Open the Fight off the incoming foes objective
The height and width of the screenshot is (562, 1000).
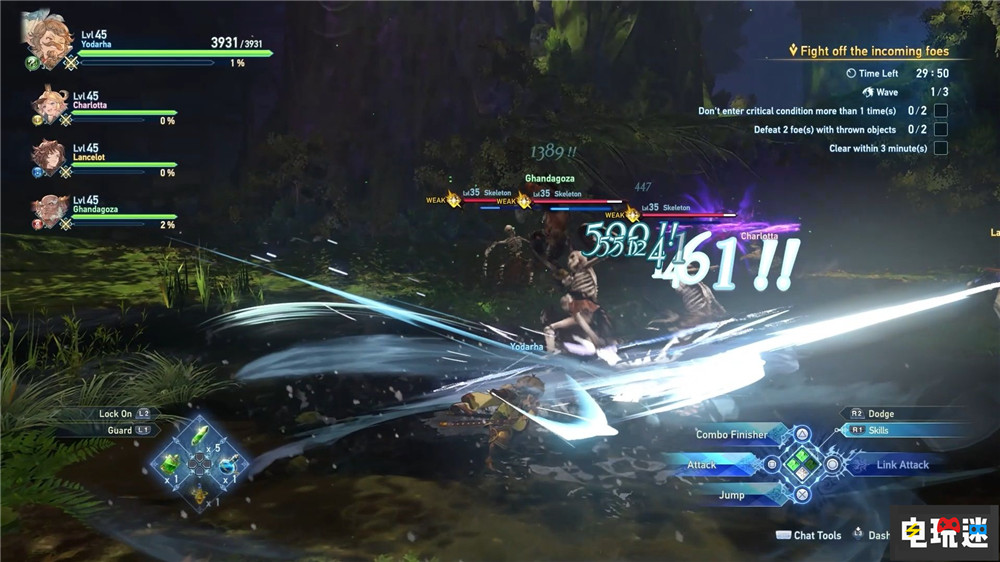[x=868, y=51]
